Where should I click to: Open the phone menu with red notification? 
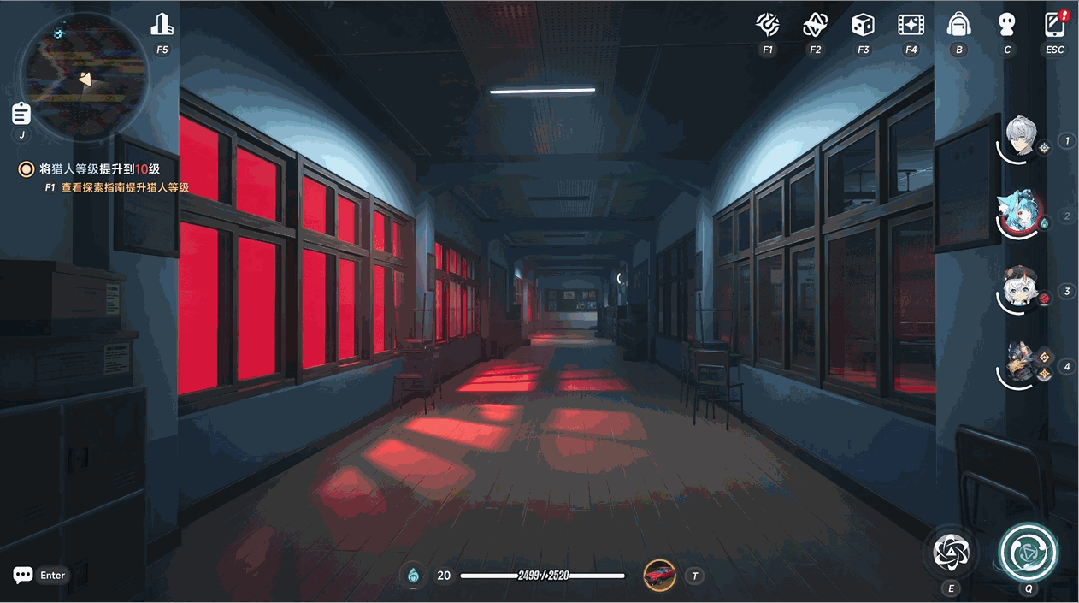point(1054,24)
